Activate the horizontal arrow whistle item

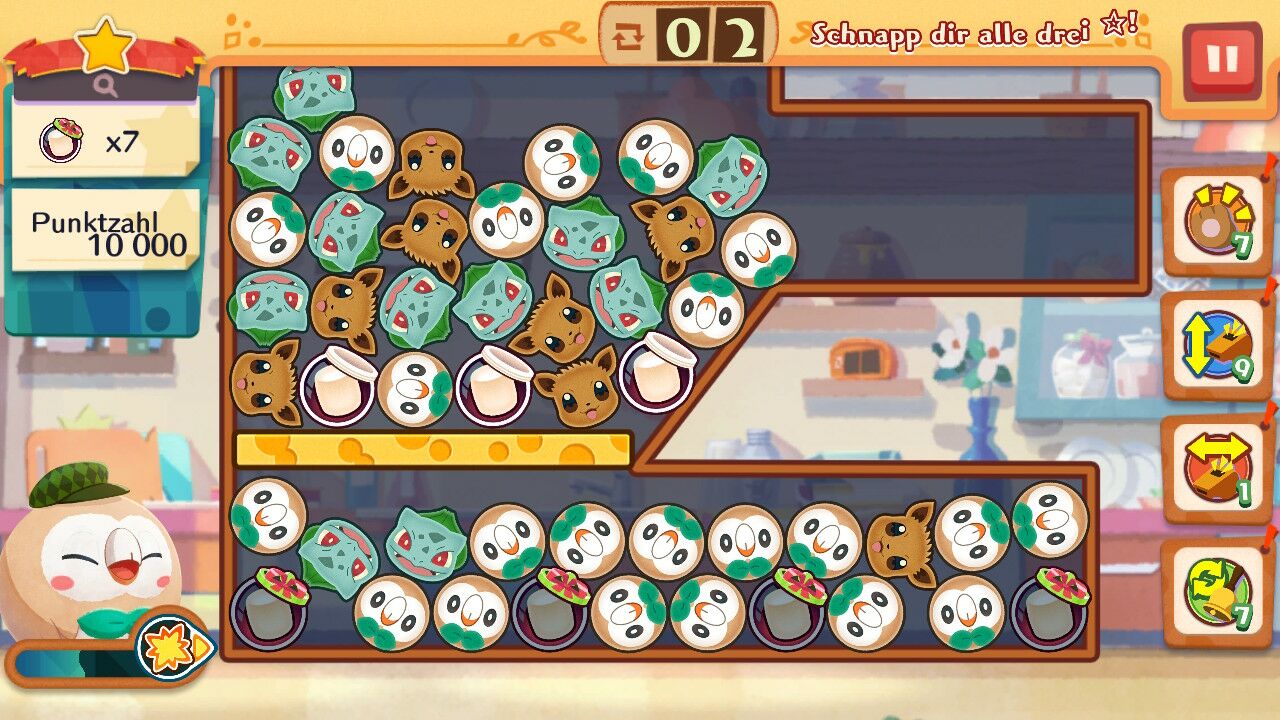point(1214,469)
